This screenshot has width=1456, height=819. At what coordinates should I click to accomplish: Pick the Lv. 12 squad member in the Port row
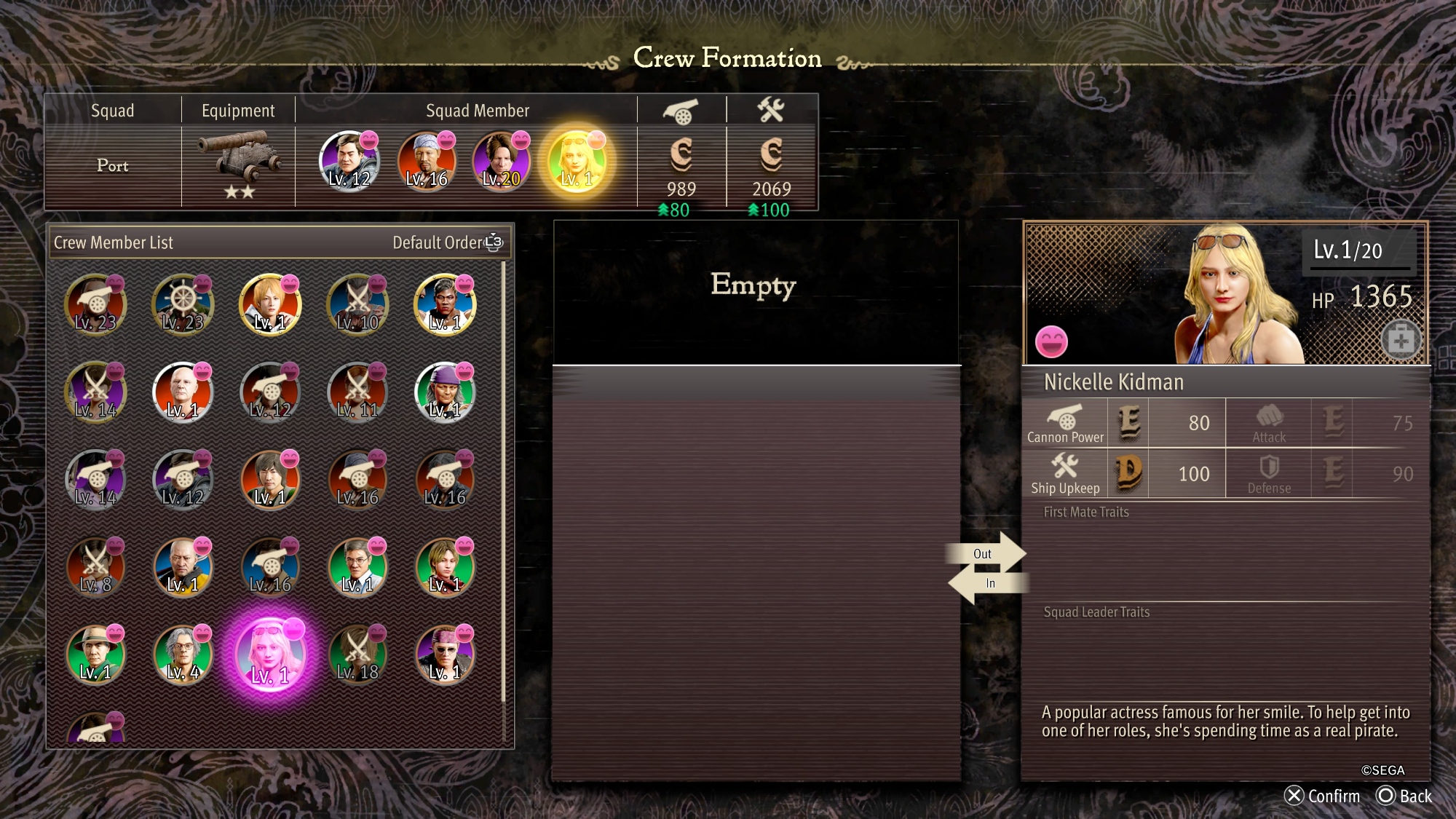[x=349, y=161]
